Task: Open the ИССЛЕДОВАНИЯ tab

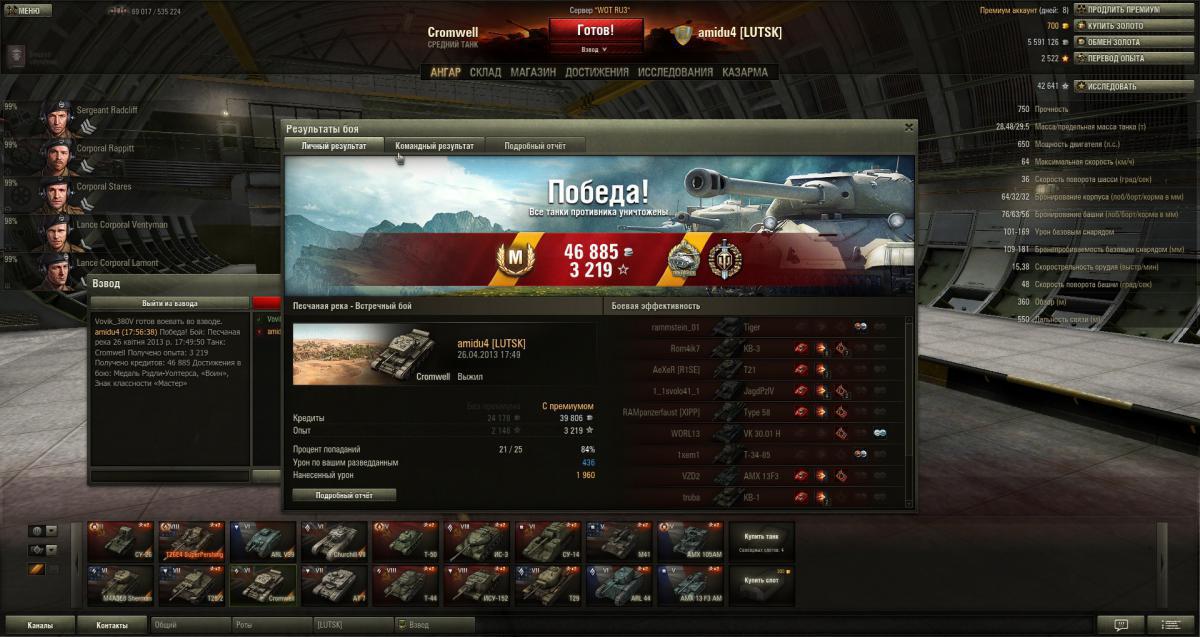Action: tap(675, 72)
